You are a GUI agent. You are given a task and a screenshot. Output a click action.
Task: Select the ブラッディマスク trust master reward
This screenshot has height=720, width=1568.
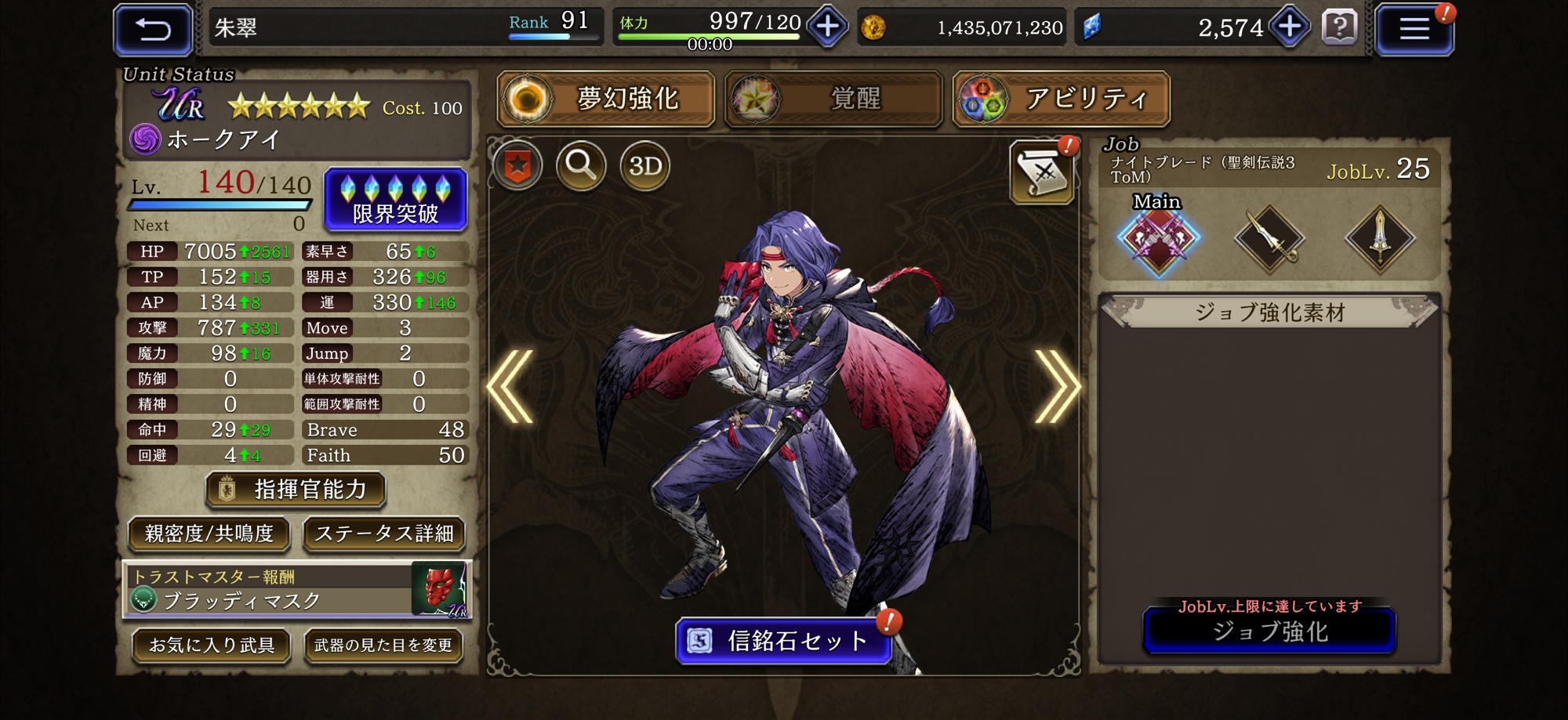298,590
